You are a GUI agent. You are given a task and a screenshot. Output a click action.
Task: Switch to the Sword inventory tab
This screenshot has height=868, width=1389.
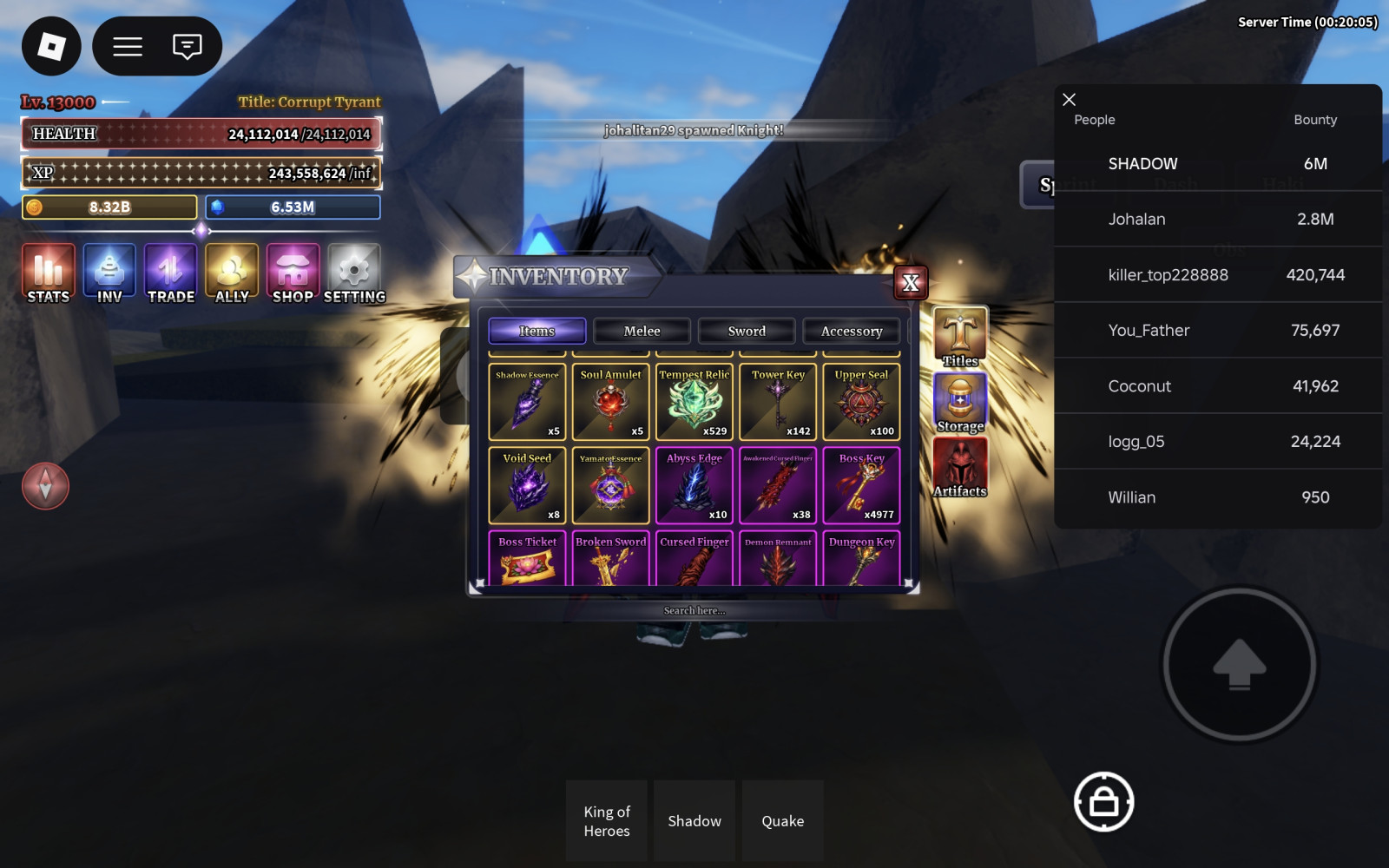coord(747,331)
